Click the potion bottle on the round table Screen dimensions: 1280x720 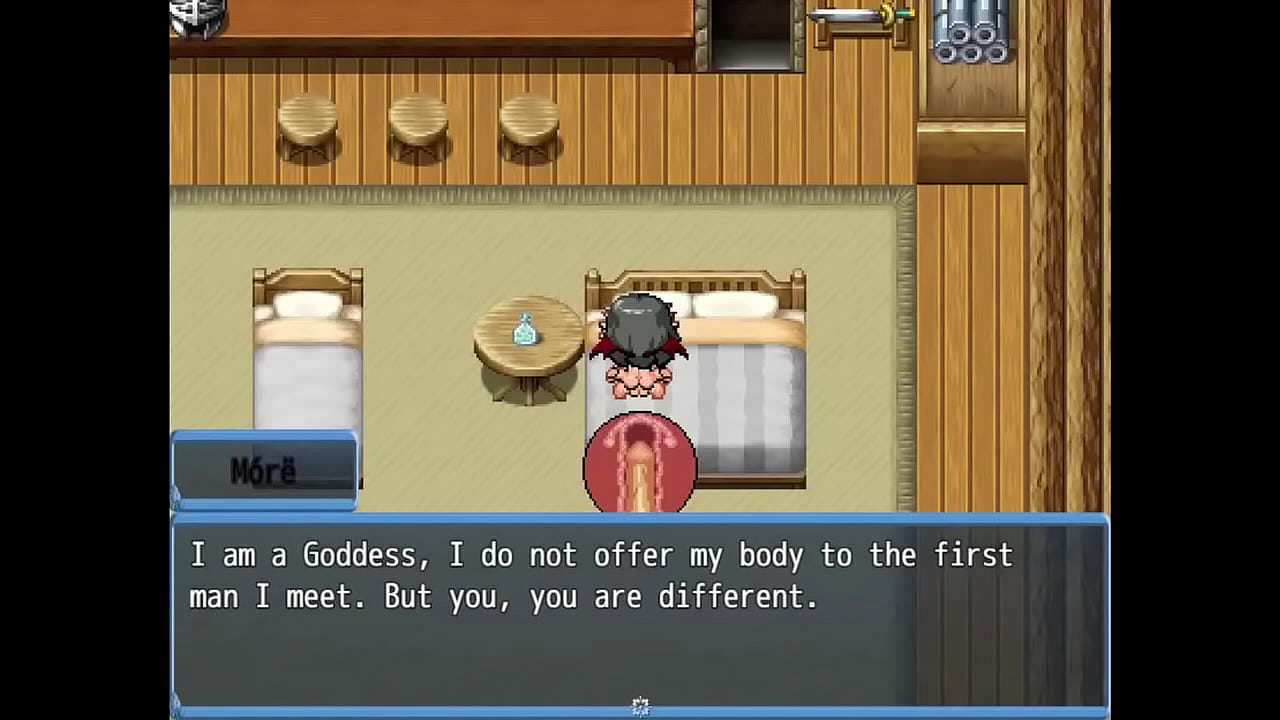(524, 330)
